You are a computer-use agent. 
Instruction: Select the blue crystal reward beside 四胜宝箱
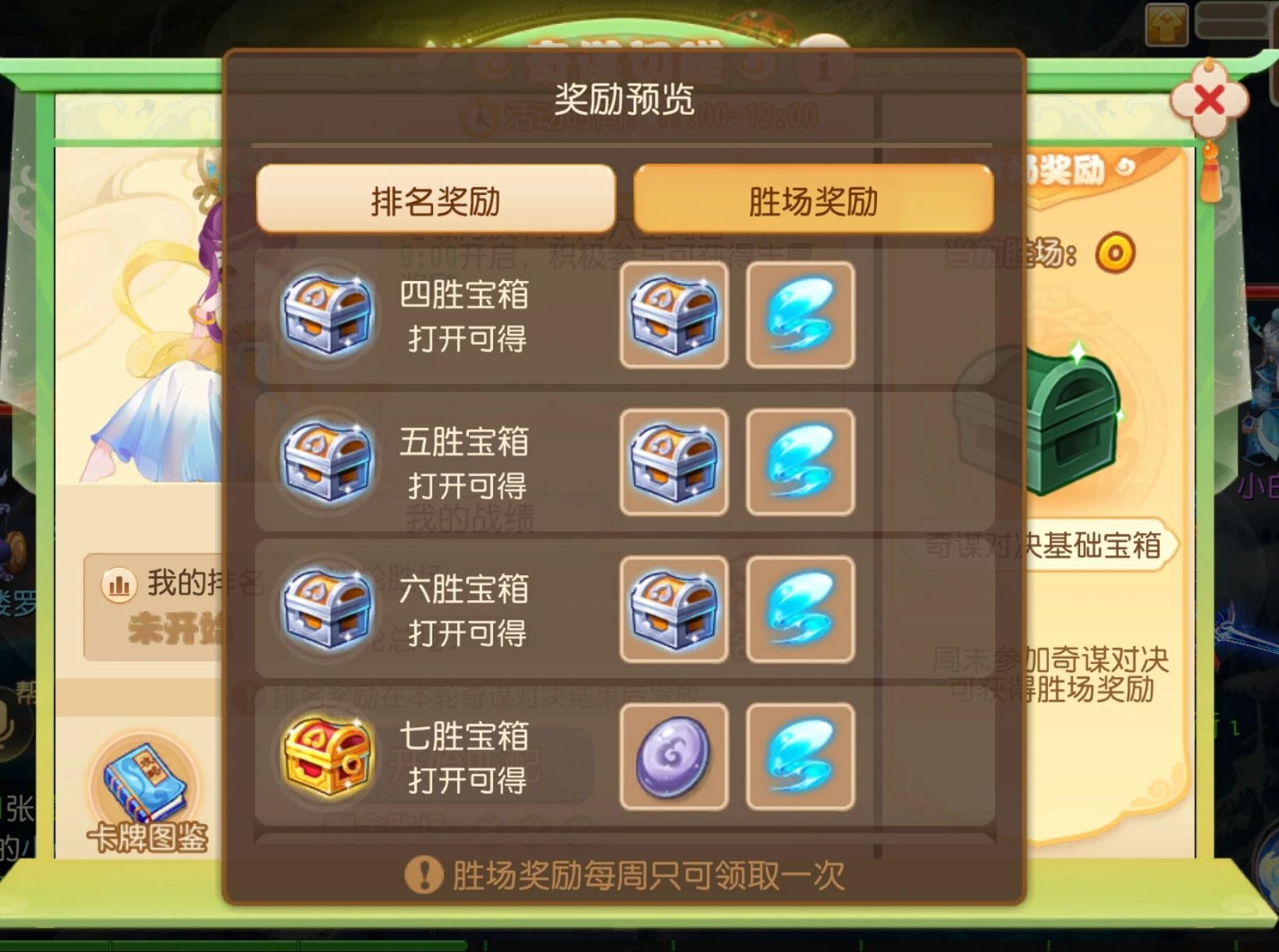pos(799,314)
